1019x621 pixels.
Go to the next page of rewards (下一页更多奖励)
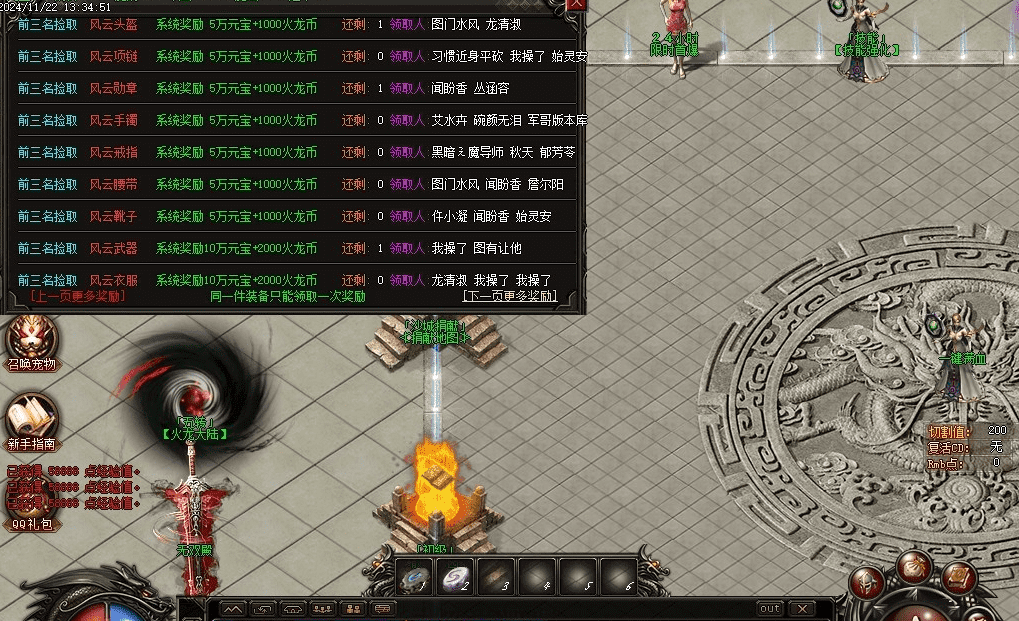pyautogui.click(x=509, y=296)
